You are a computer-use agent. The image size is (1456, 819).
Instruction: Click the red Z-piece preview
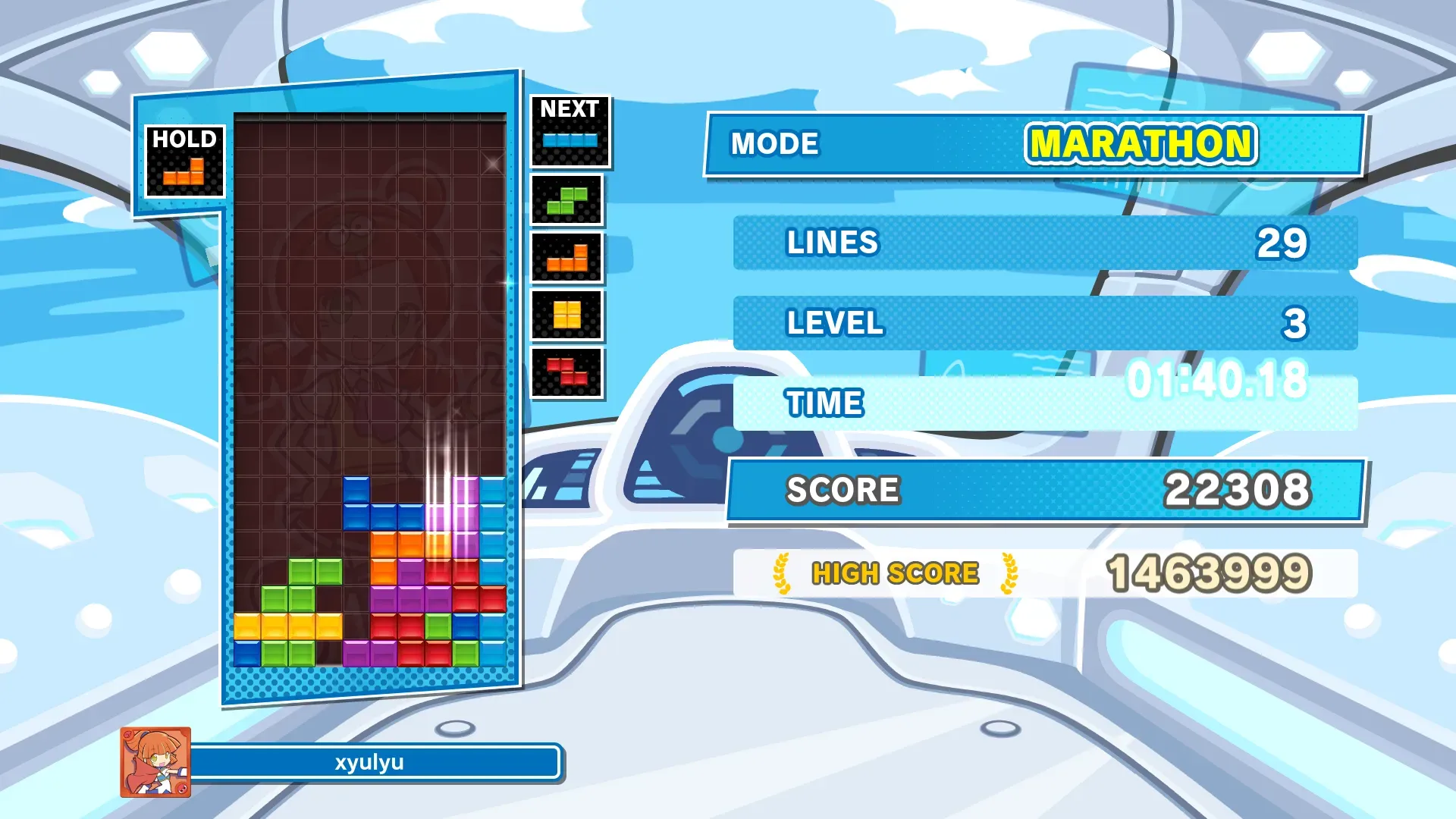[x=566, y=372]
